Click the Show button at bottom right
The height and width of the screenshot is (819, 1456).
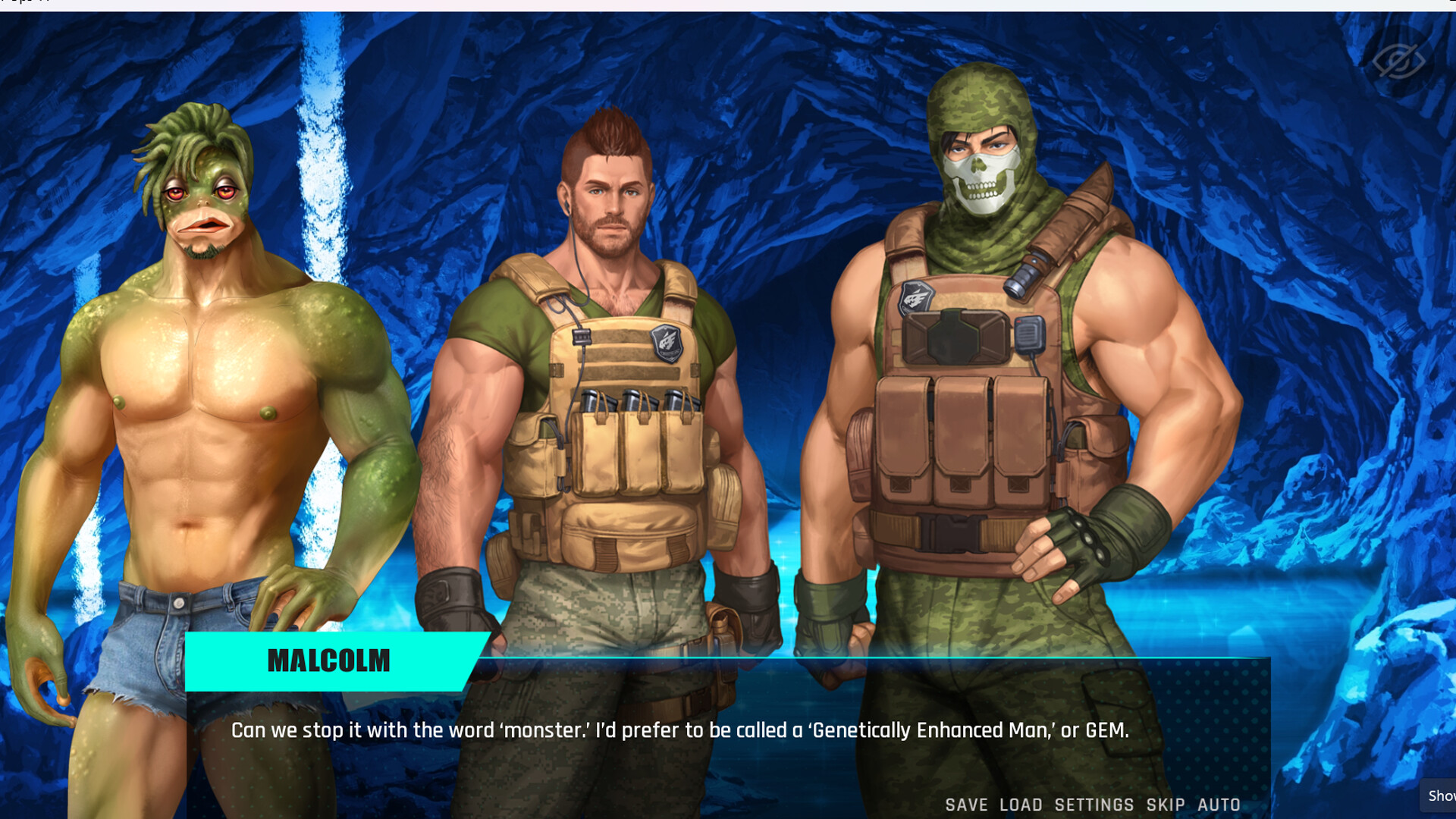click(x=1443, y=796)
